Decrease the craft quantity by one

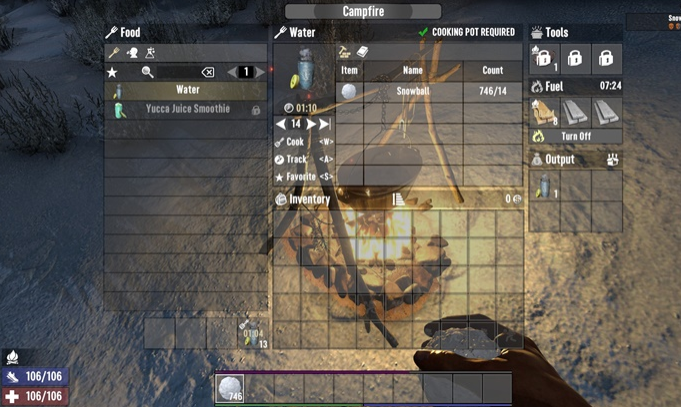click(280, 124)
